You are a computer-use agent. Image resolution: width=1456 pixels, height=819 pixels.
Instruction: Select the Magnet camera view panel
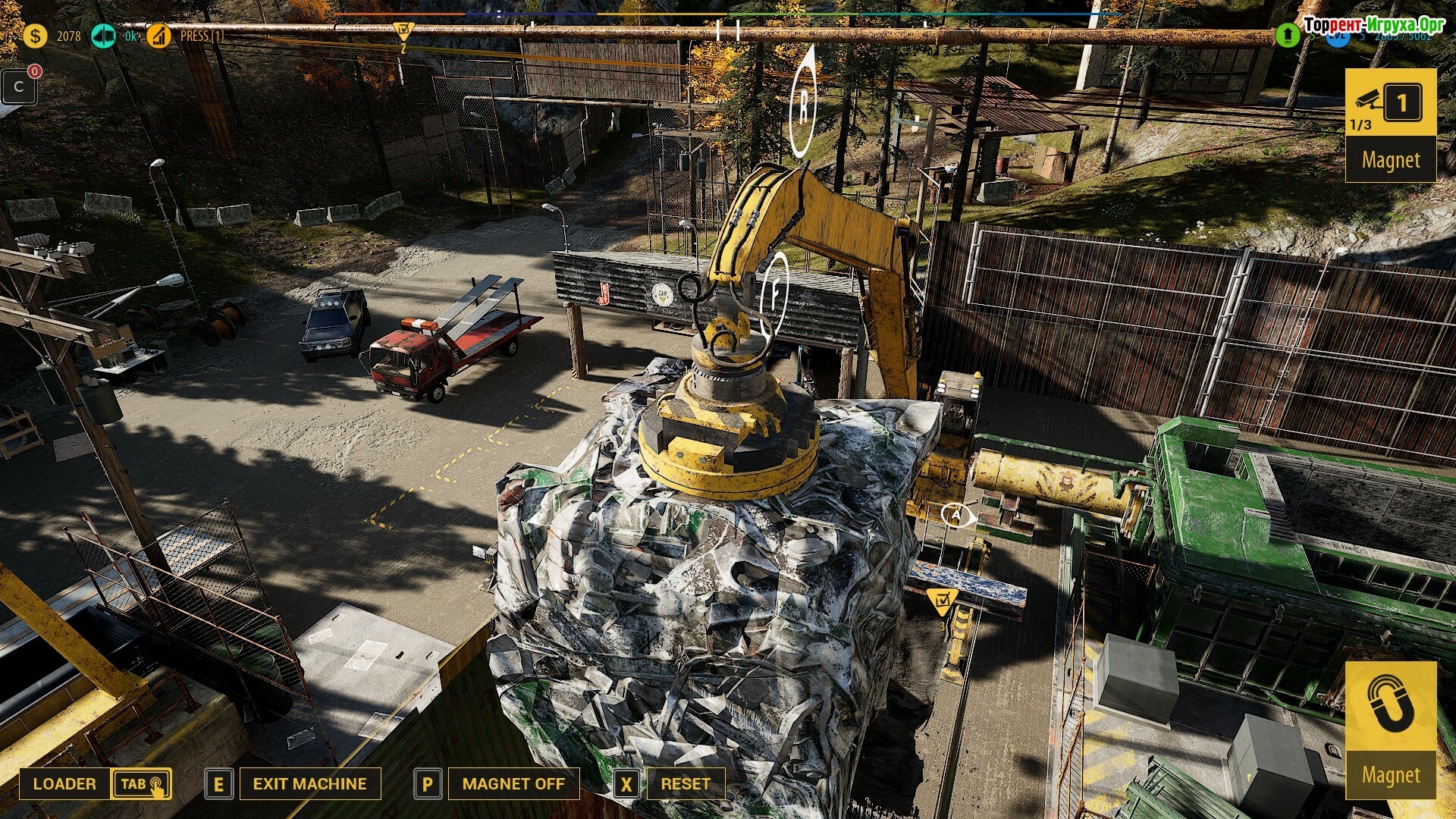1390,124
